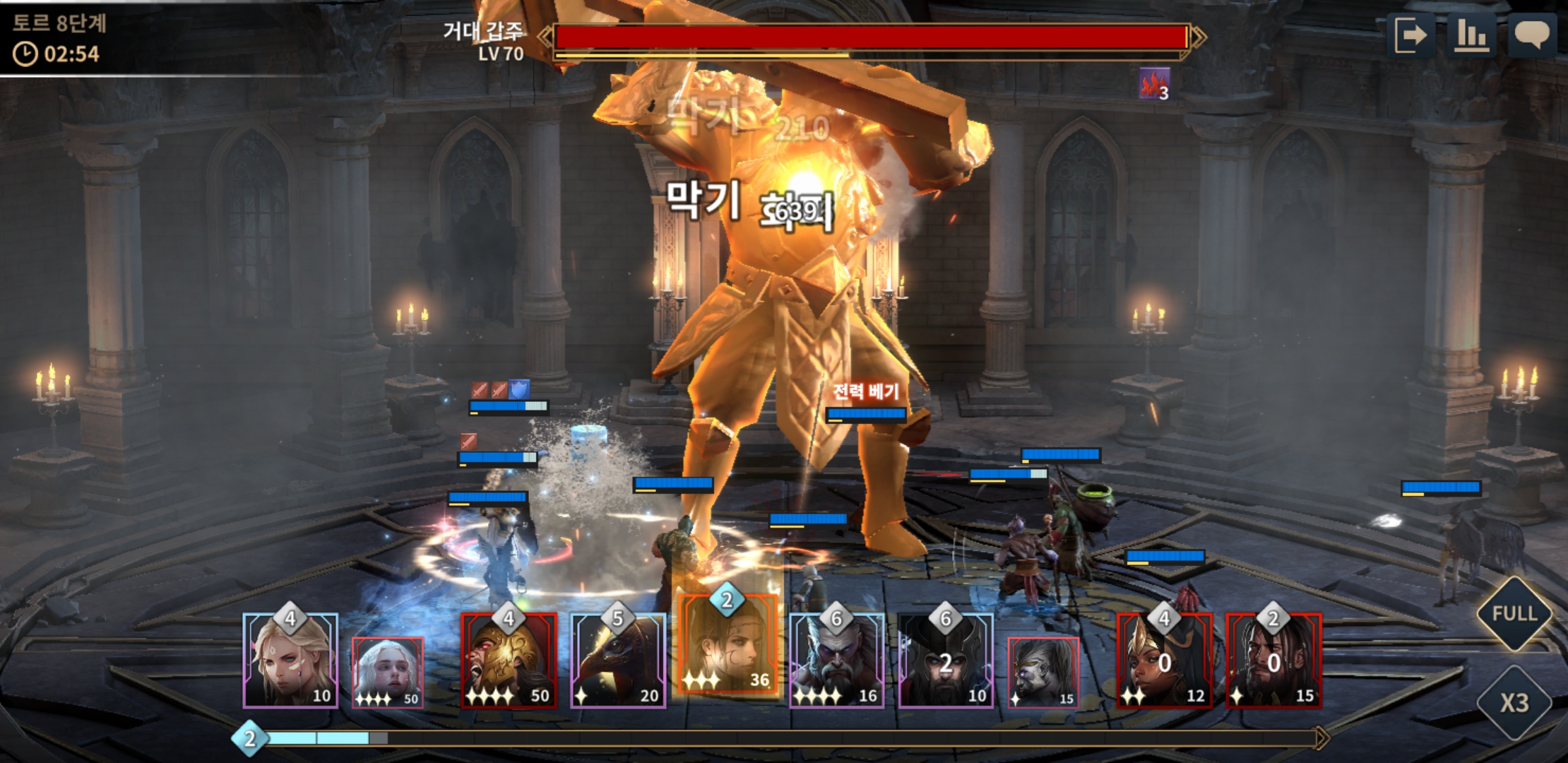
Task: Open the chat speech-bubble button
Action: coord(1531,35)
